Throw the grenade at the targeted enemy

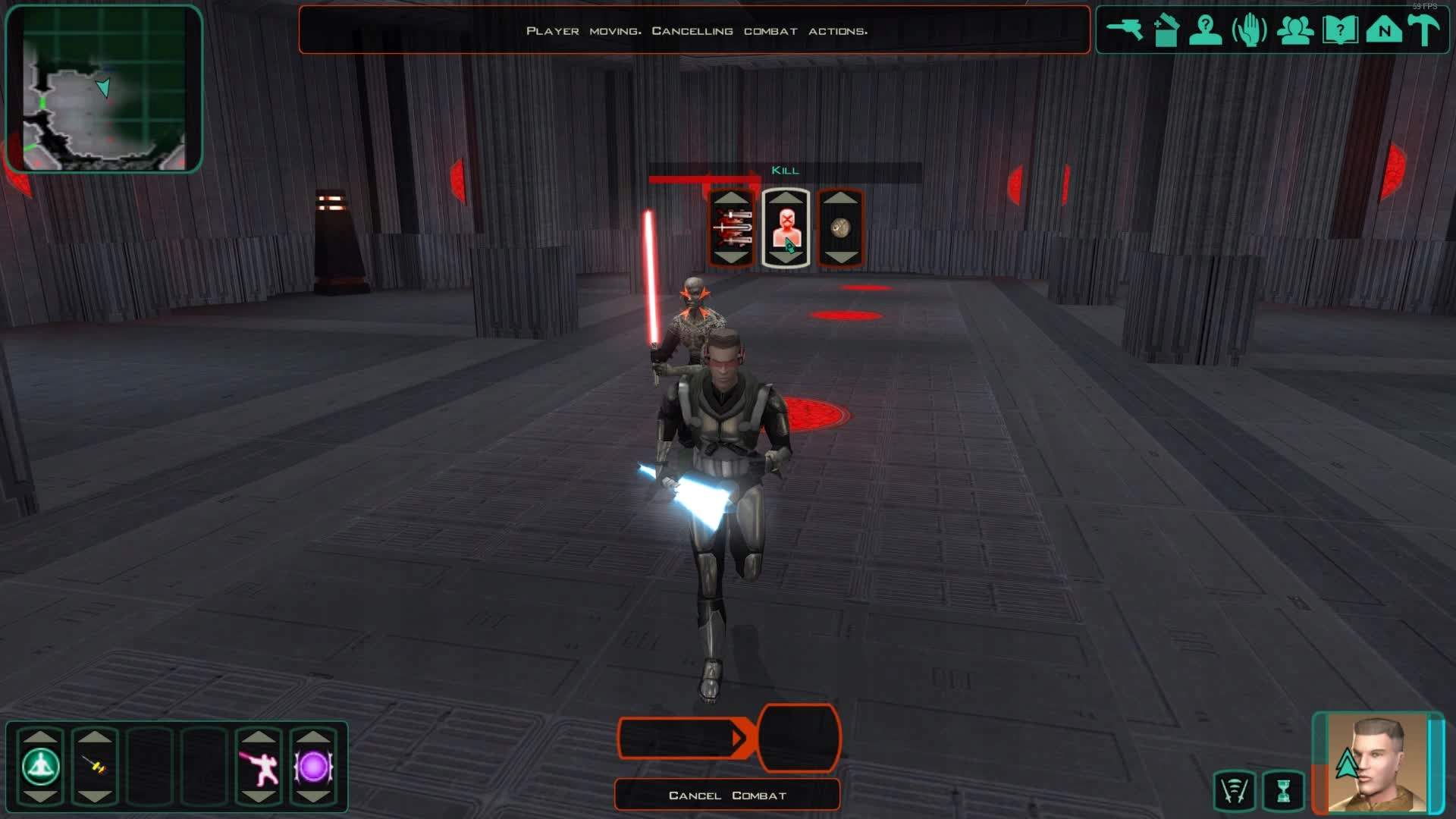840,228
